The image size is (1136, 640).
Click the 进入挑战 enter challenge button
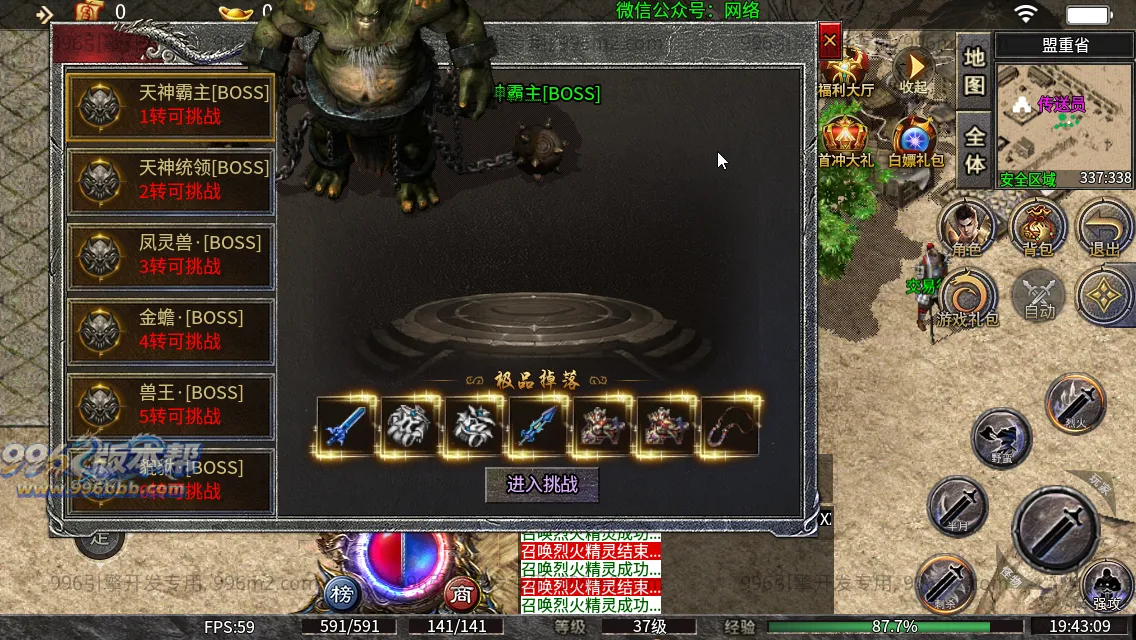[x=542, y=485]
